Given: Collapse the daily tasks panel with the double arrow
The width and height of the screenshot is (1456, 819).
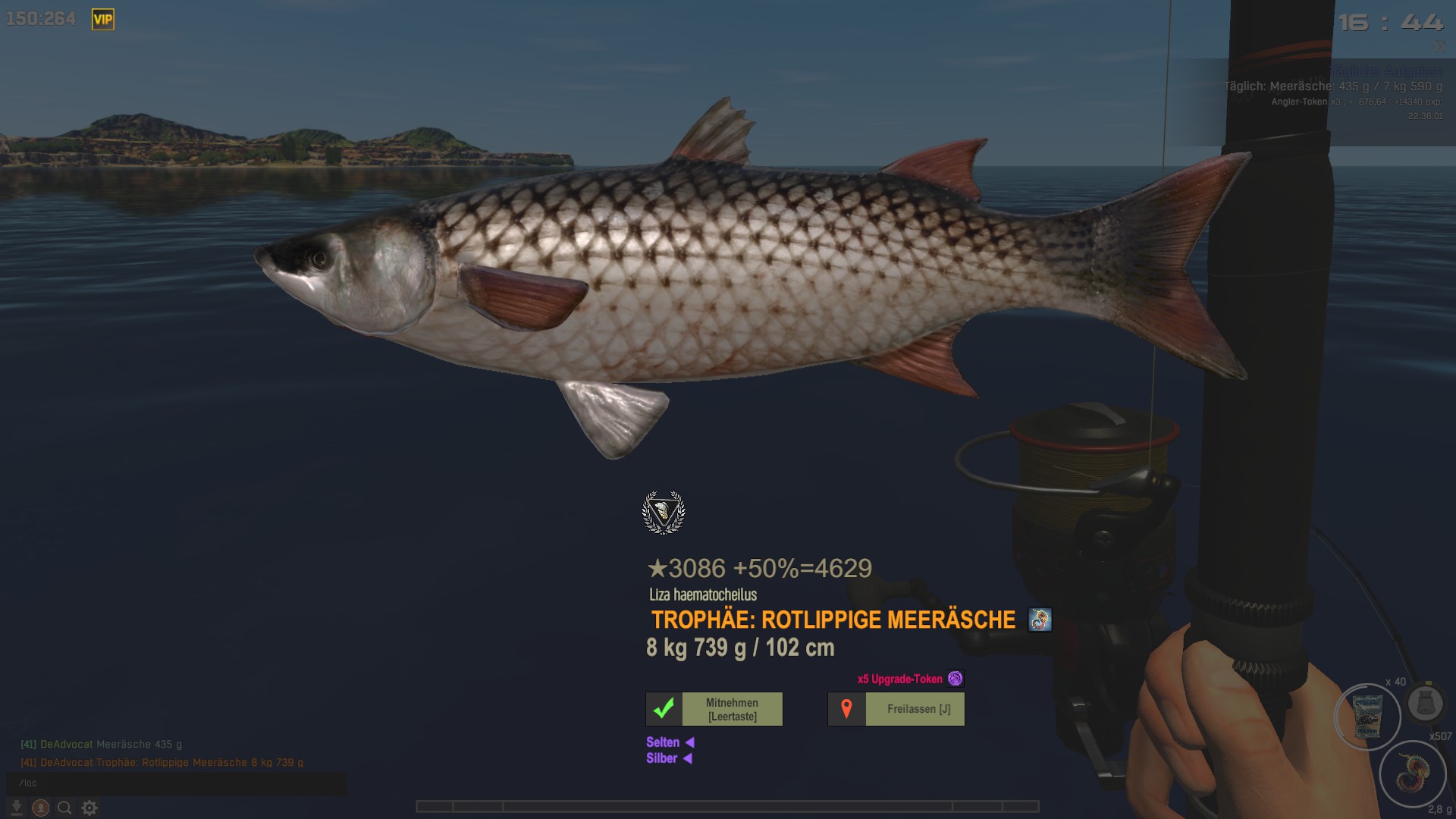Looking at the screenshot, I should pyautogui.click(x=1439, y=47).
